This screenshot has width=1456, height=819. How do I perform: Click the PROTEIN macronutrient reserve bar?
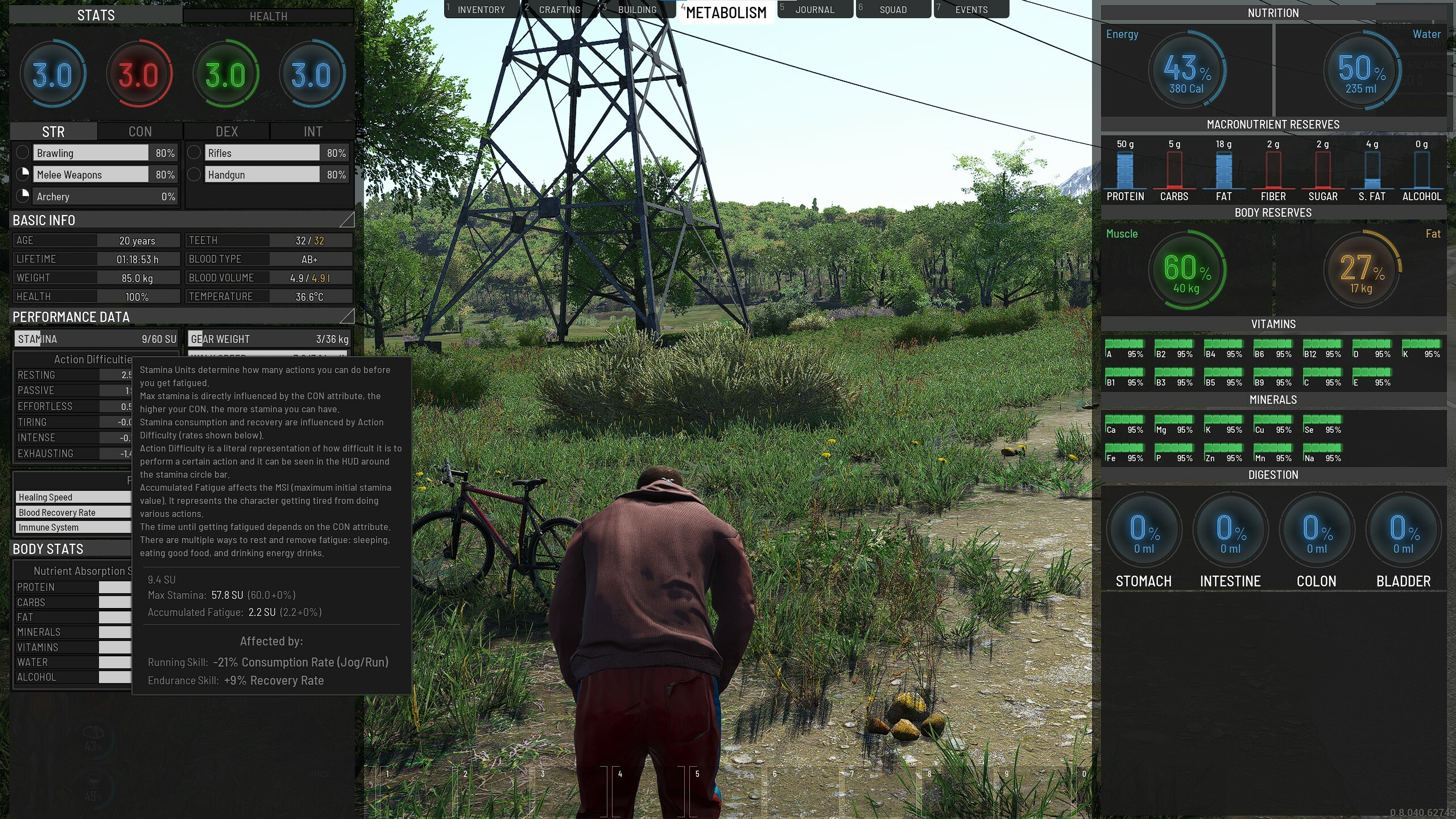coord(1124,171)
